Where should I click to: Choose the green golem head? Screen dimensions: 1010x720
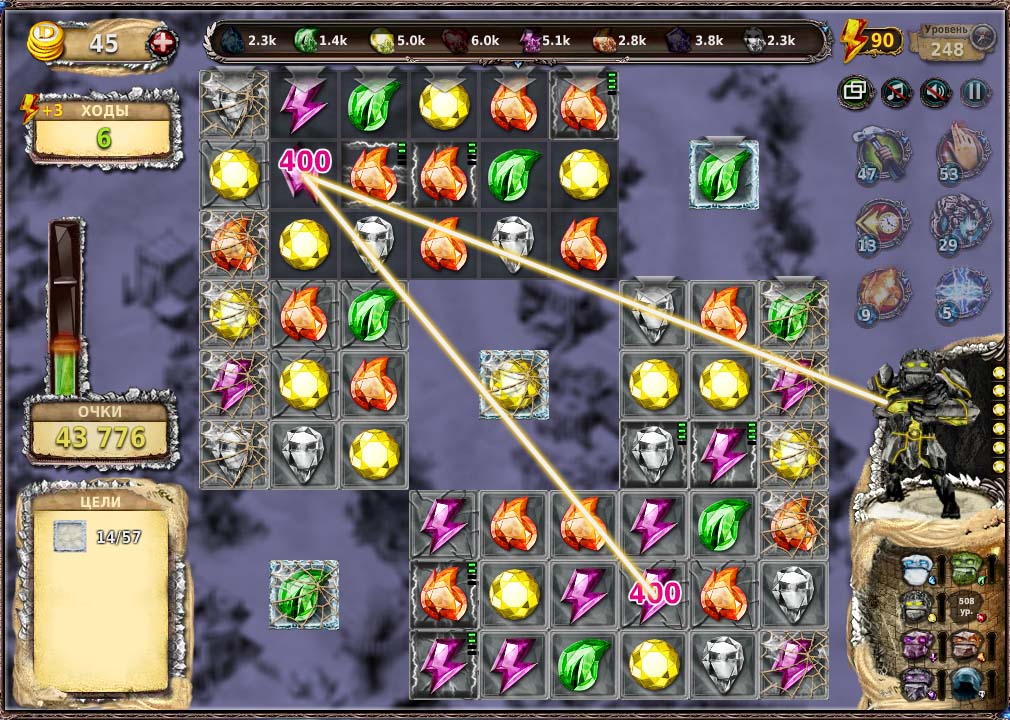click(965, 569)
